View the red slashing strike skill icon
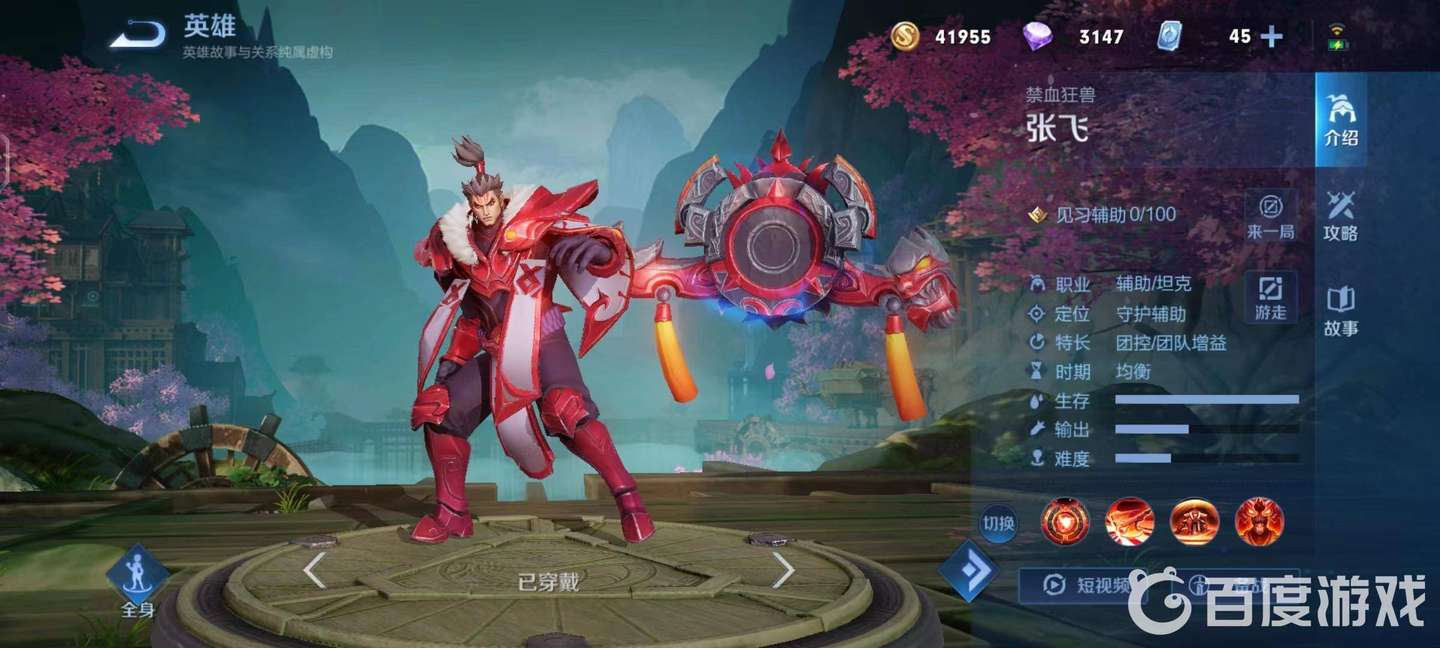Screen dimensions: 1440x648 pos(1129,522)
